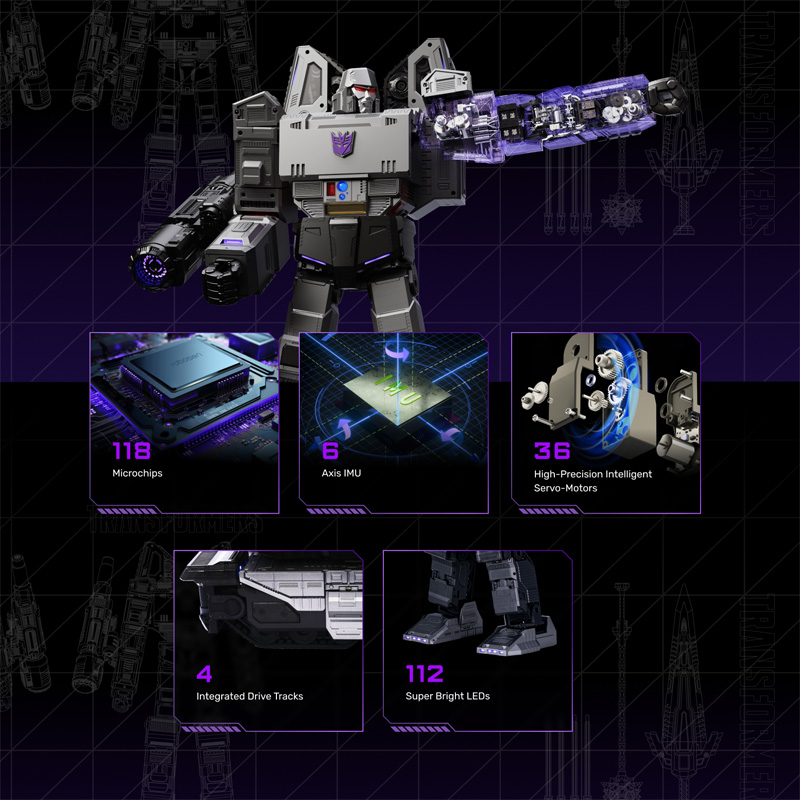Select the 118 Microchips feature card
800x800 pixels.
[184, 422]
